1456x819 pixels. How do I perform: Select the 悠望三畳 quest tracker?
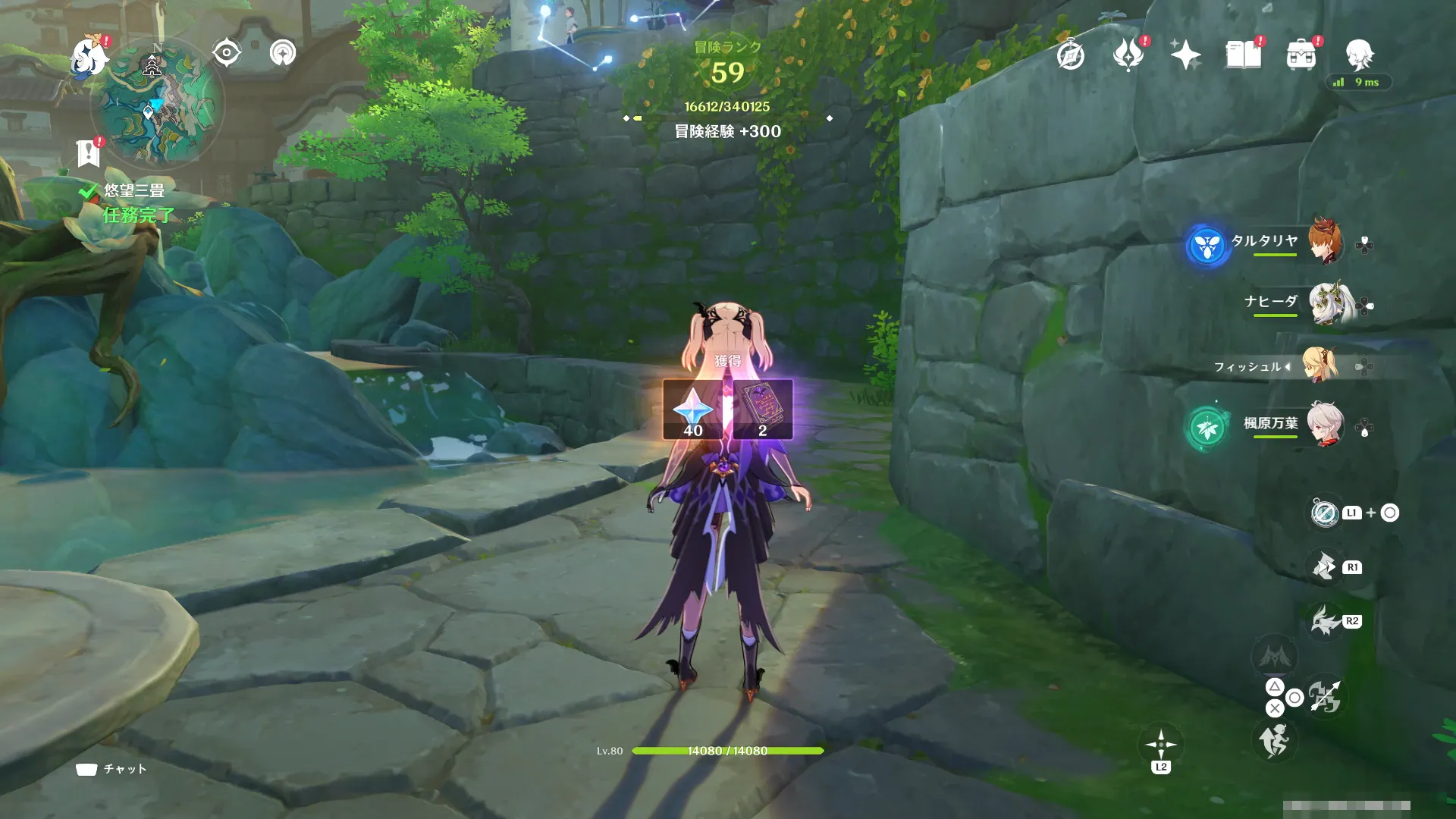pos(134,190)
